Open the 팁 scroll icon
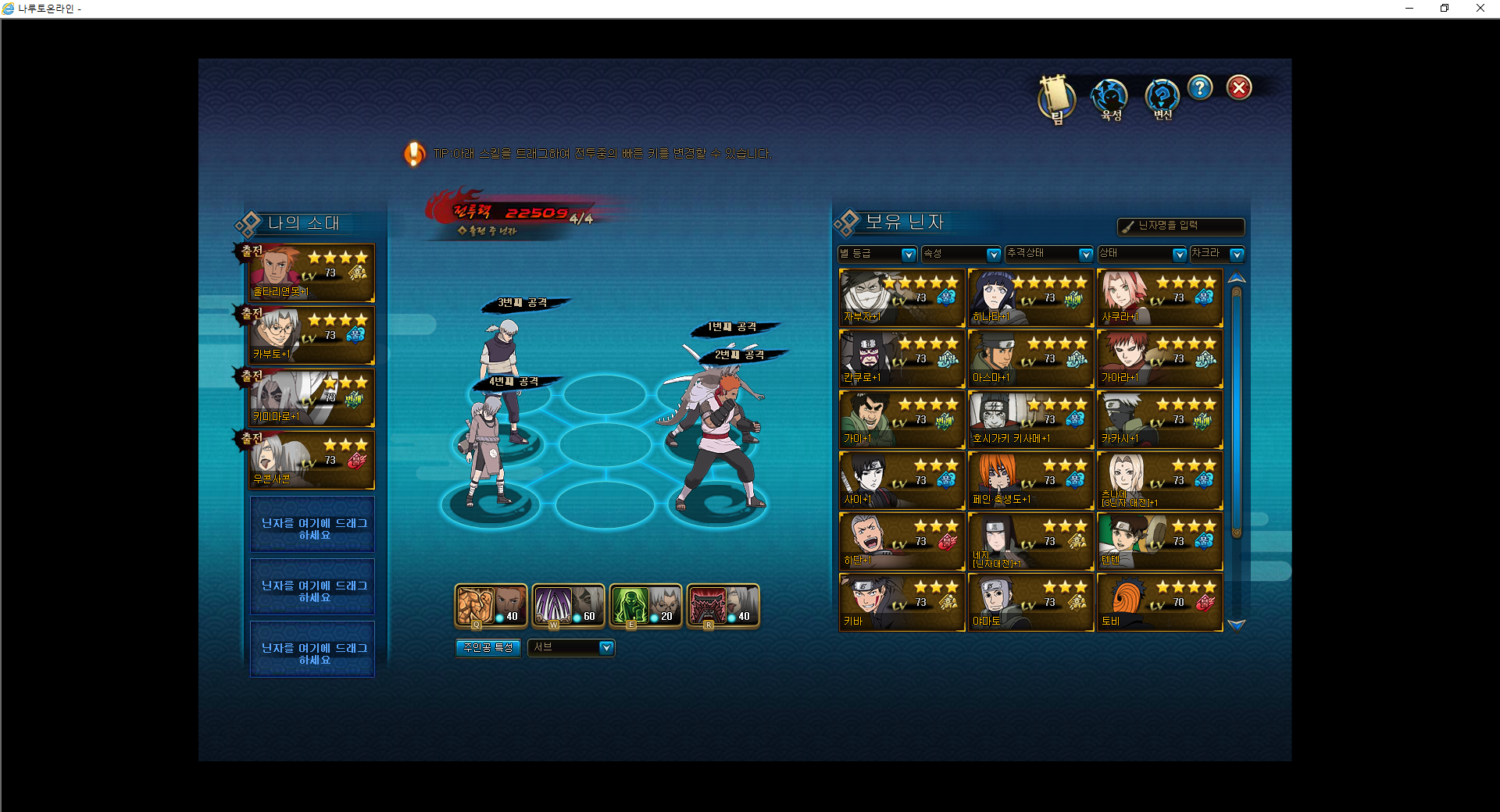 pyautogui.click(x=1056, y=98)
